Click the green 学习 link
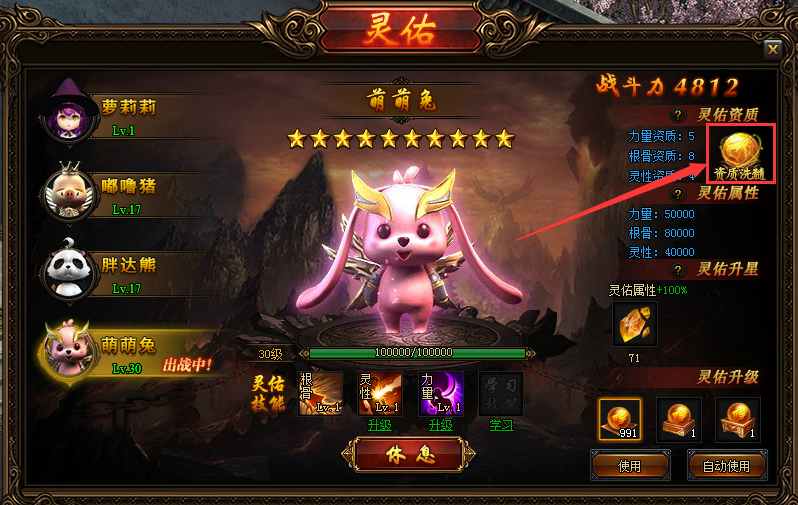Viewport: 798px width, 505px height. [501, 425]
